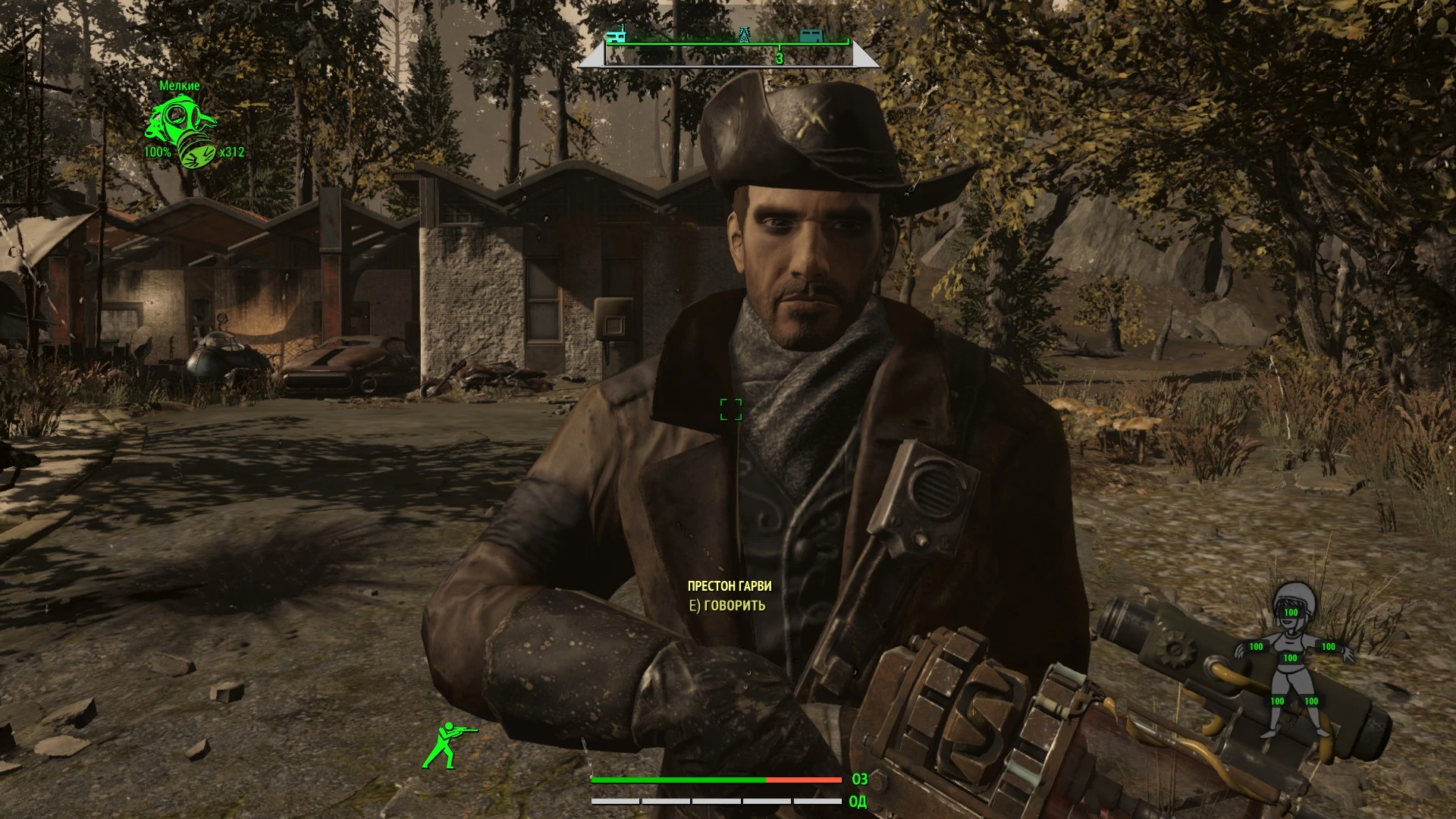Click the targeting crosshair at screen center
The image size is (1456, 819).
[x=730, y=409]
